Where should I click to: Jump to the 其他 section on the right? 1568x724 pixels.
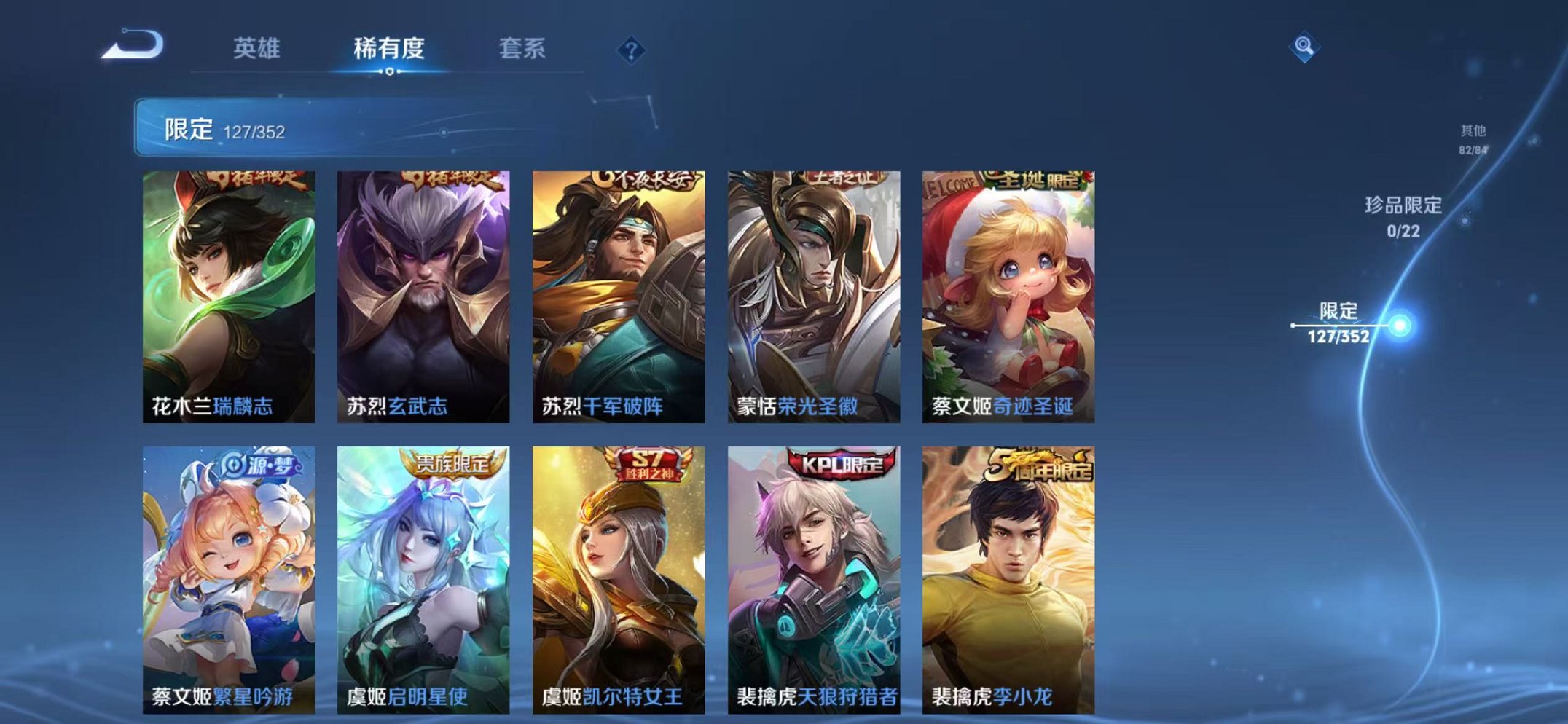tap(1473, 138)
